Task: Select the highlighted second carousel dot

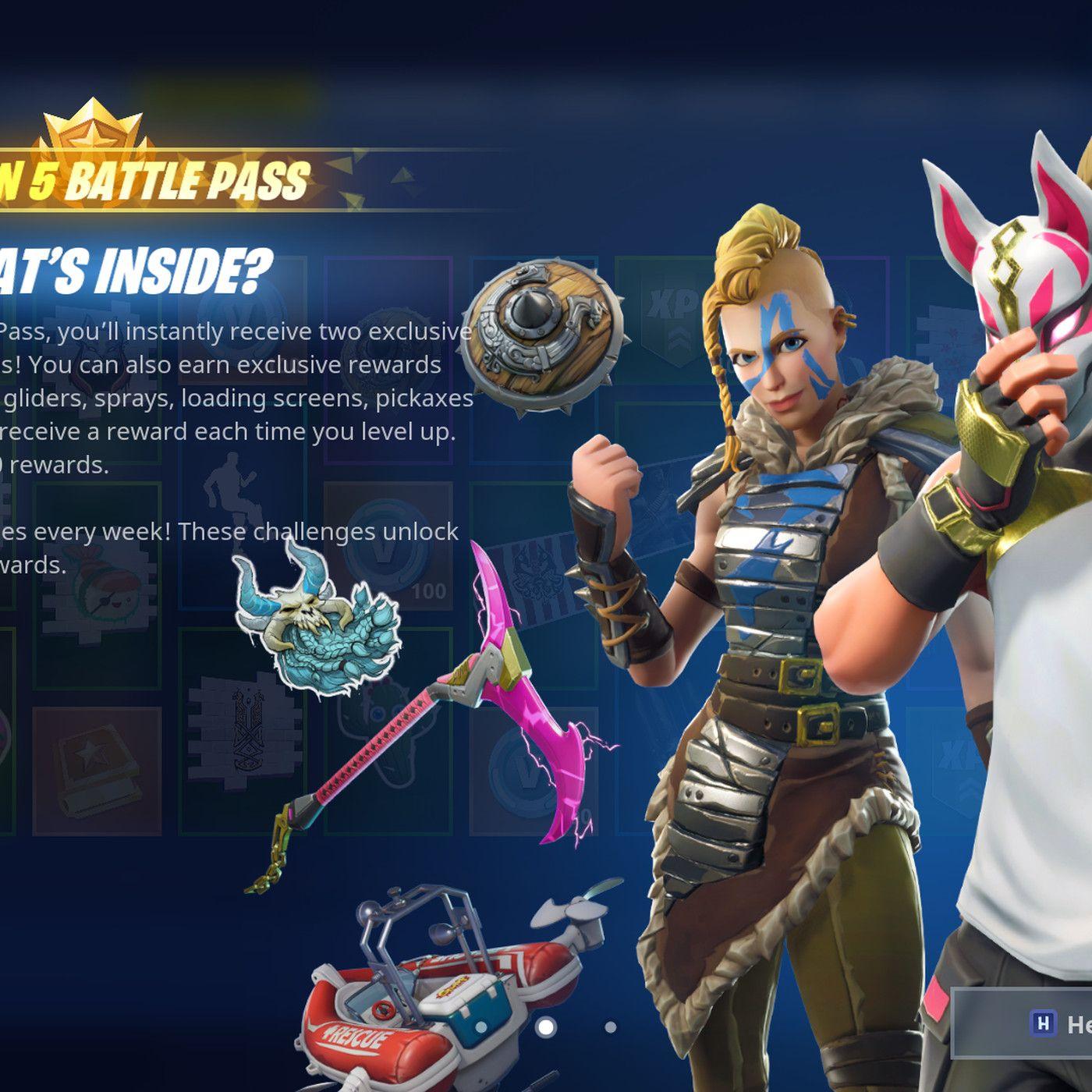Action: 546,1027
